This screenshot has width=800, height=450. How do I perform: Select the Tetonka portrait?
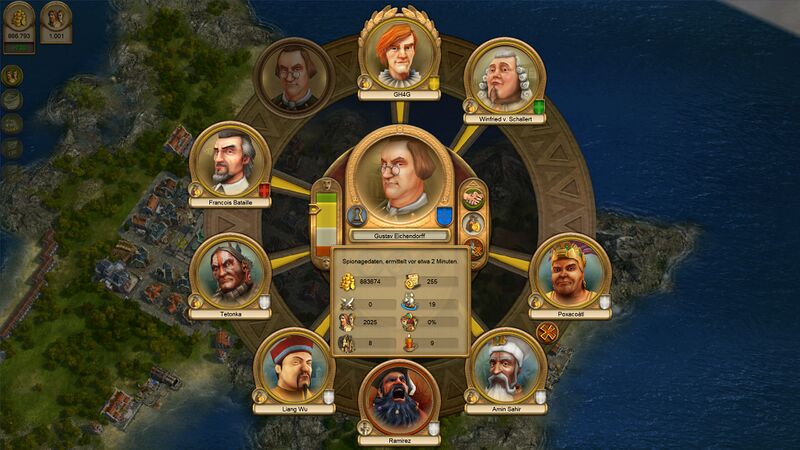coord(230,270)
